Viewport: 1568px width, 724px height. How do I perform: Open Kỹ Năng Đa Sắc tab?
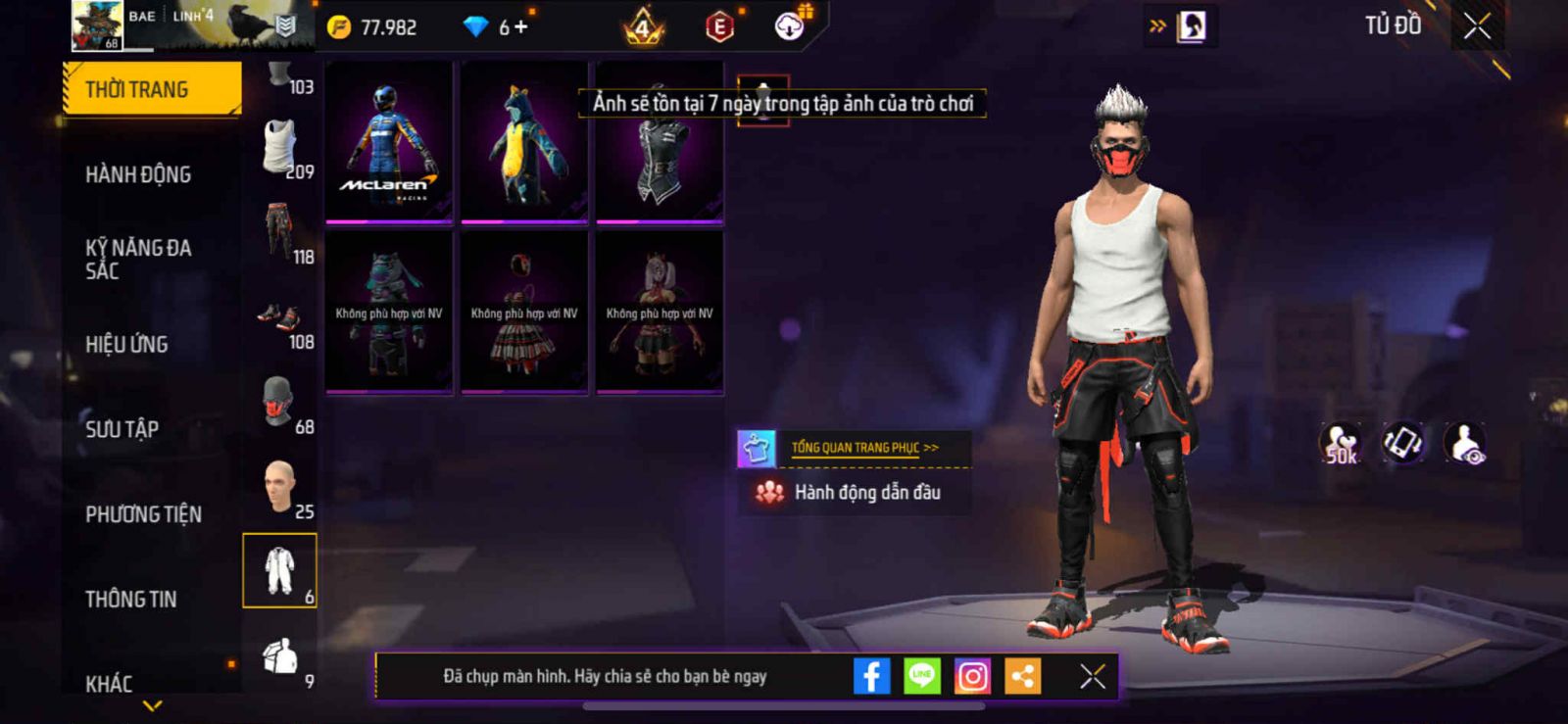[x=138, y=259]
